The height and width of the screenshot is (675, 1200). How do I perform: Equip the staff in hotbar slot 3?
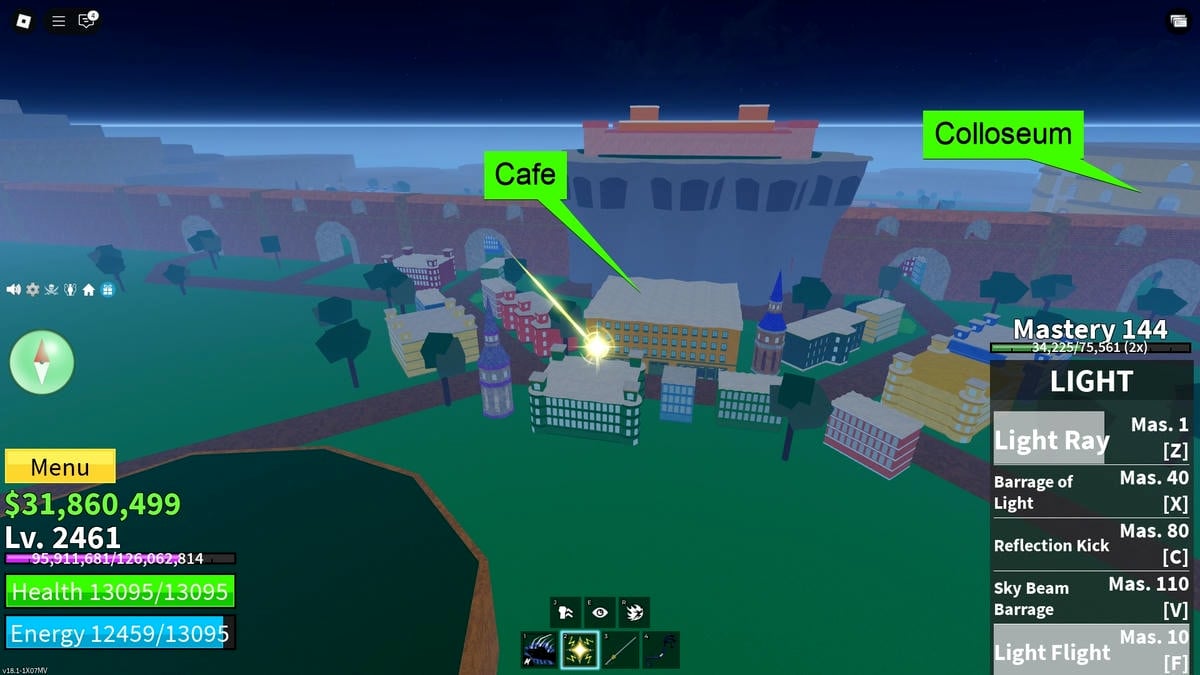point(620,649)
